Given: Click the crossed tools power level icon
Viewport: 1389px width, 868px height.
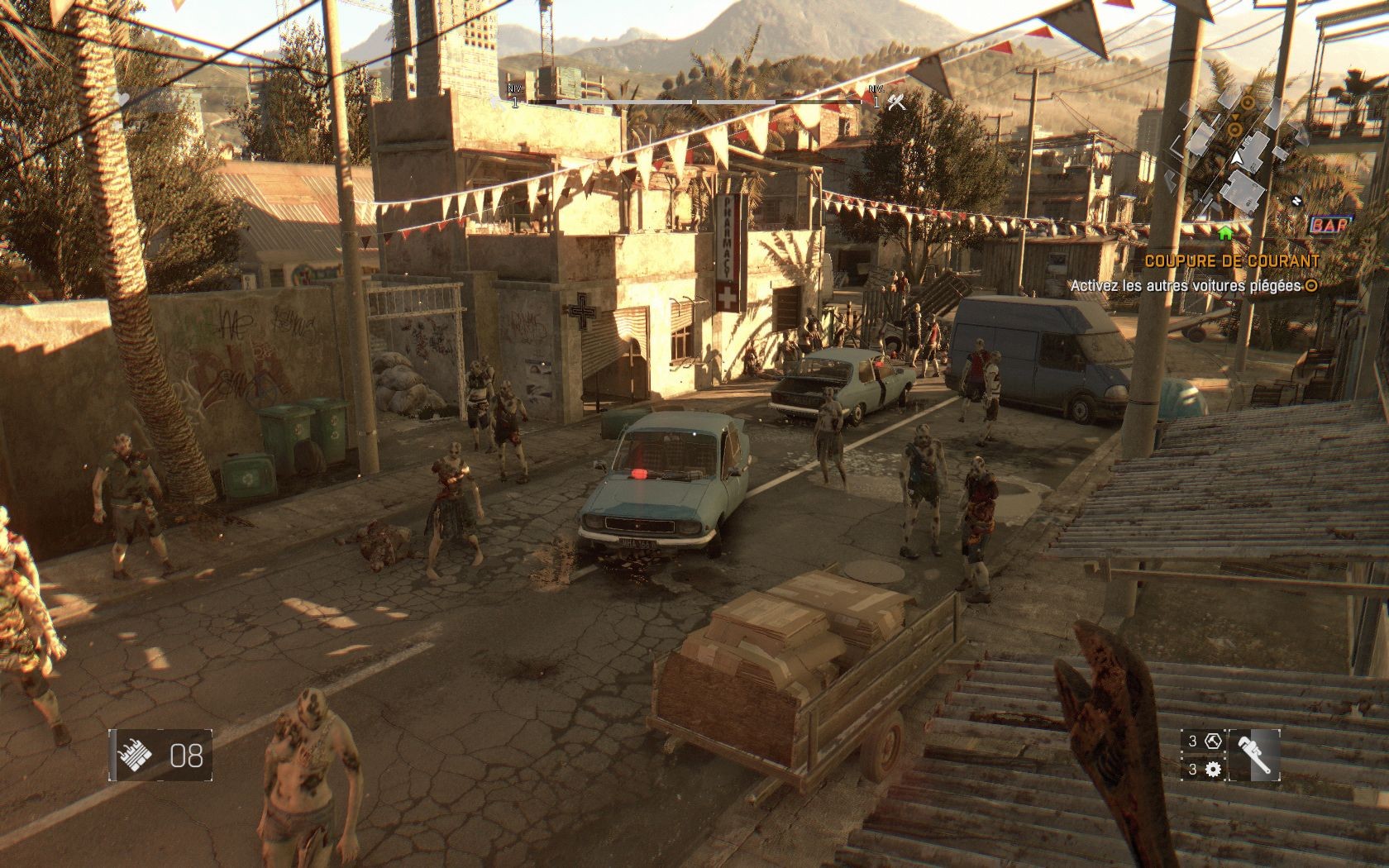Looking at the screenshot, I should point(896,103).
